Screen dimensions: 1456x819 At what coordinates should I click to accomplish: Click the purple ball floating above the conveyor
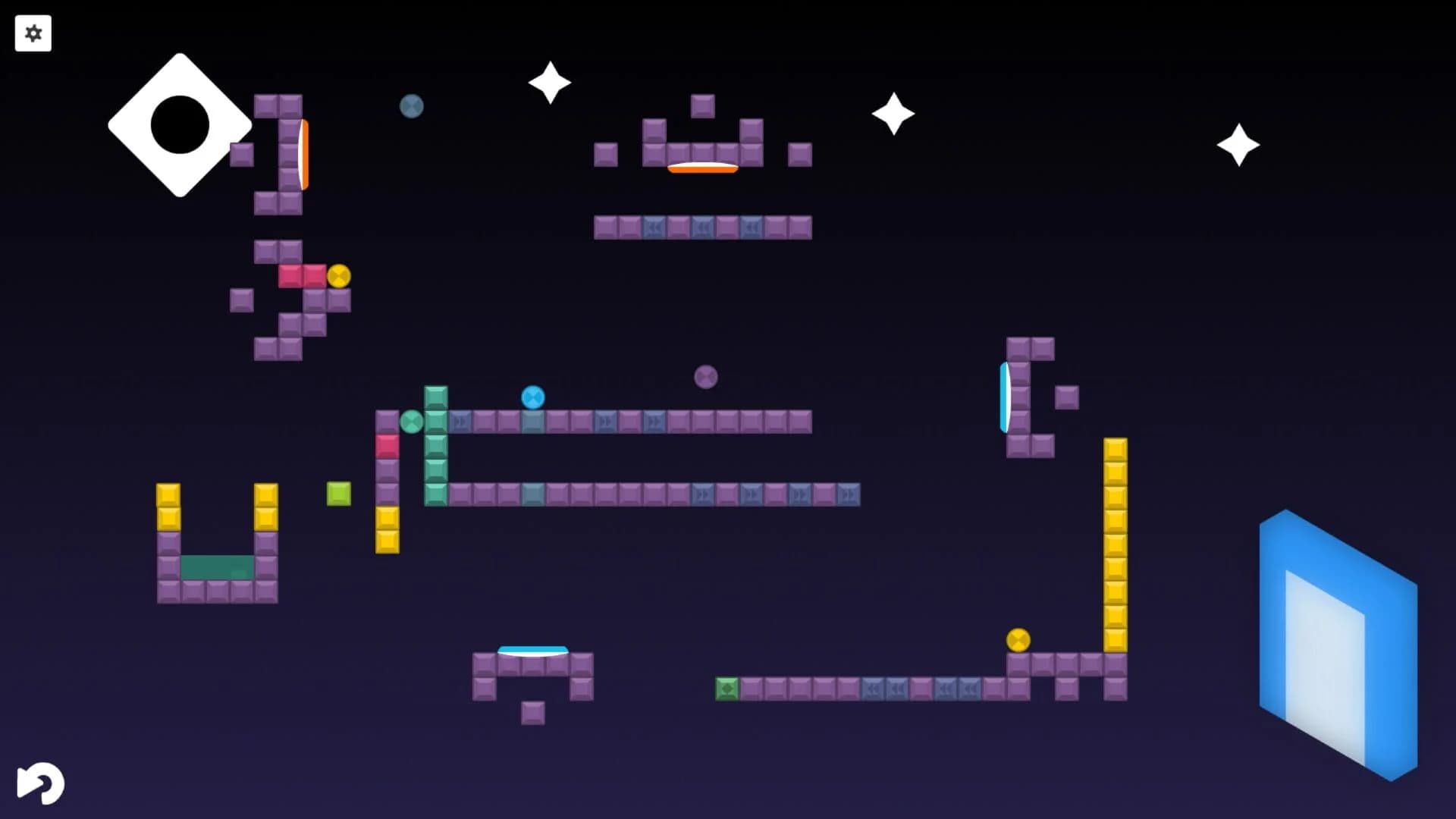pyautogui.click(x=705, y=375)
